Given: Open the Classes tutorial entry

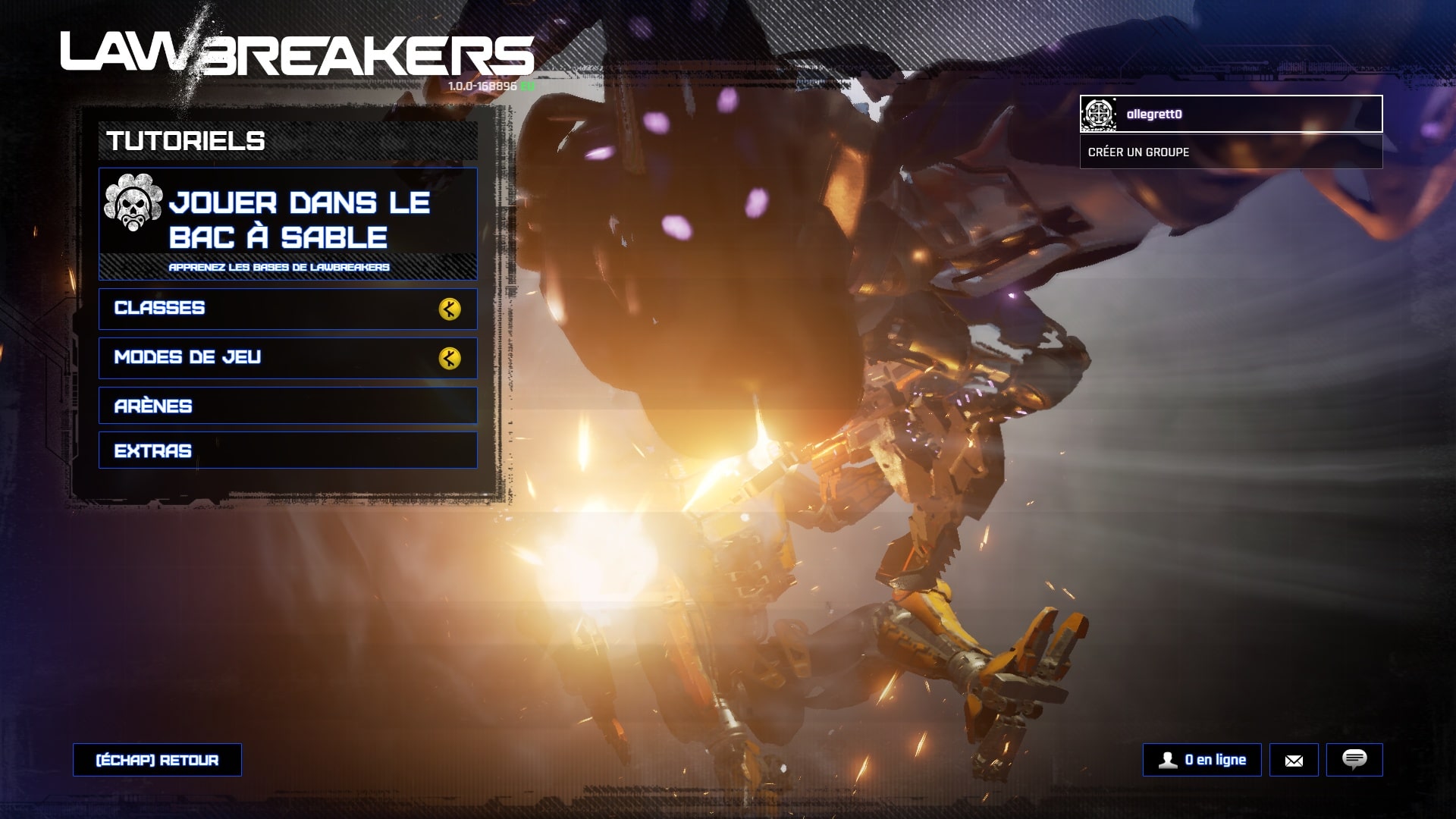Looking at the screenshot, I should [x=287, y=309].
